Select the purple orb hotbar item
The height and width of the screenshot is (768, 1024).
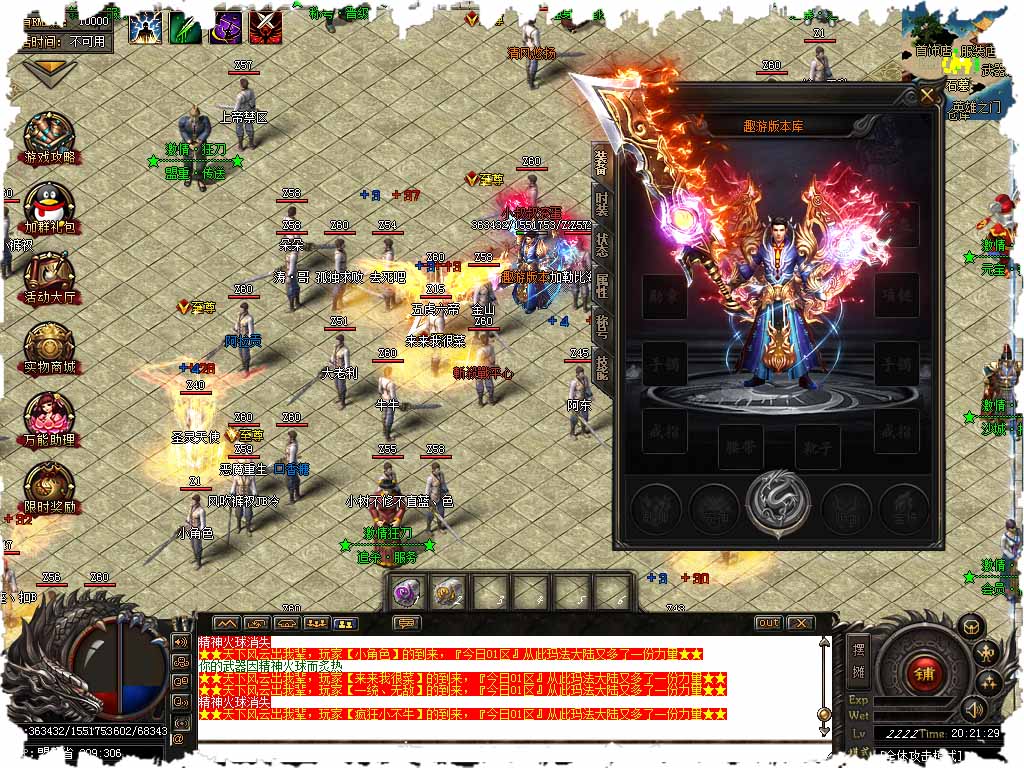(x=404, y=591)
